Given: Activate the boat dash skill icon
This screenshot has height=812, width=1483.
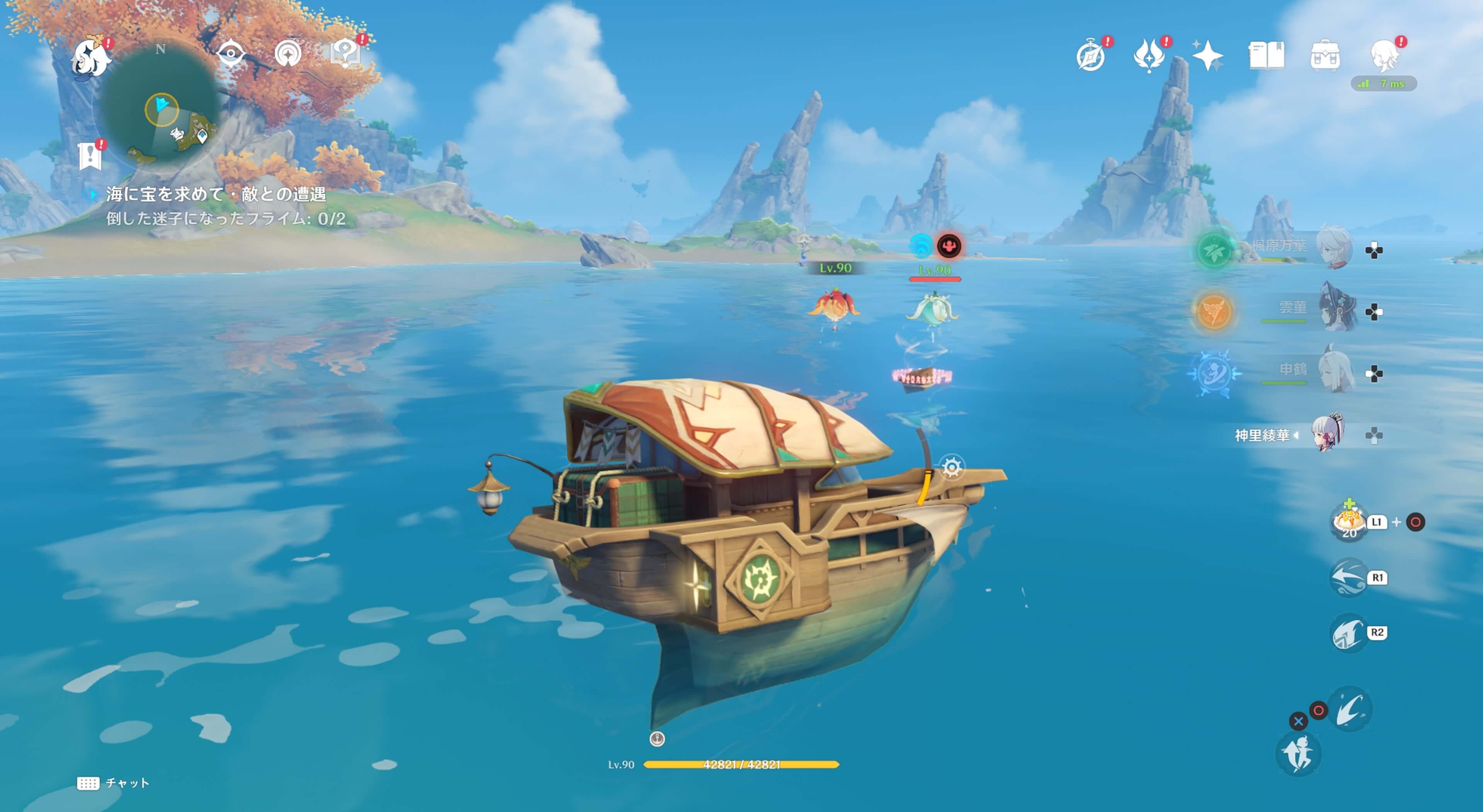Looking at the screenshot, I should tap(1349, 577).
